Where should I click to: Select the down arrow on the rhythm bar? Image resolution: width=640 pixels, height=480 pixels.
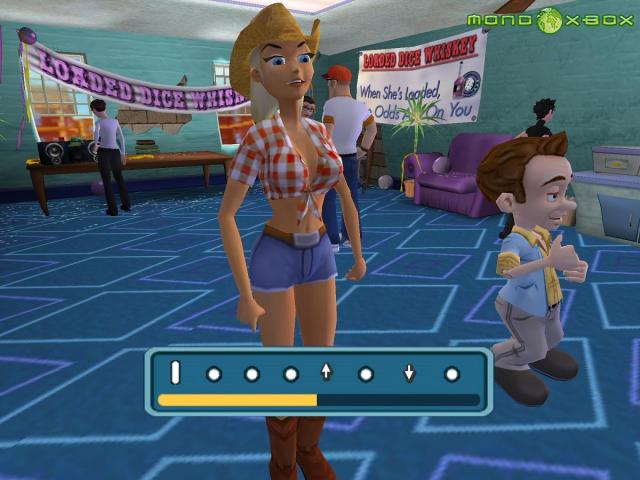[x=409, y=373]
